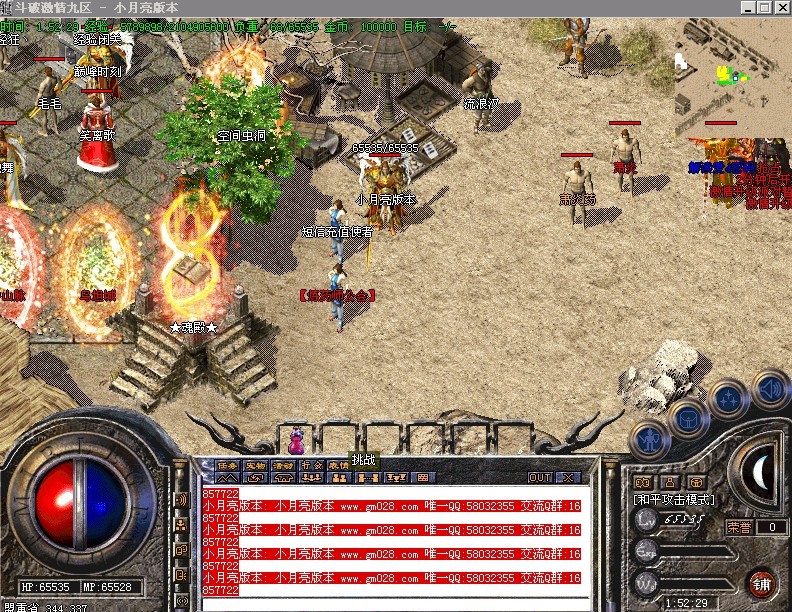Minimize the game window
Viewport: 792px width, 612px height.
pyautogui.click(x=747, y=7)
